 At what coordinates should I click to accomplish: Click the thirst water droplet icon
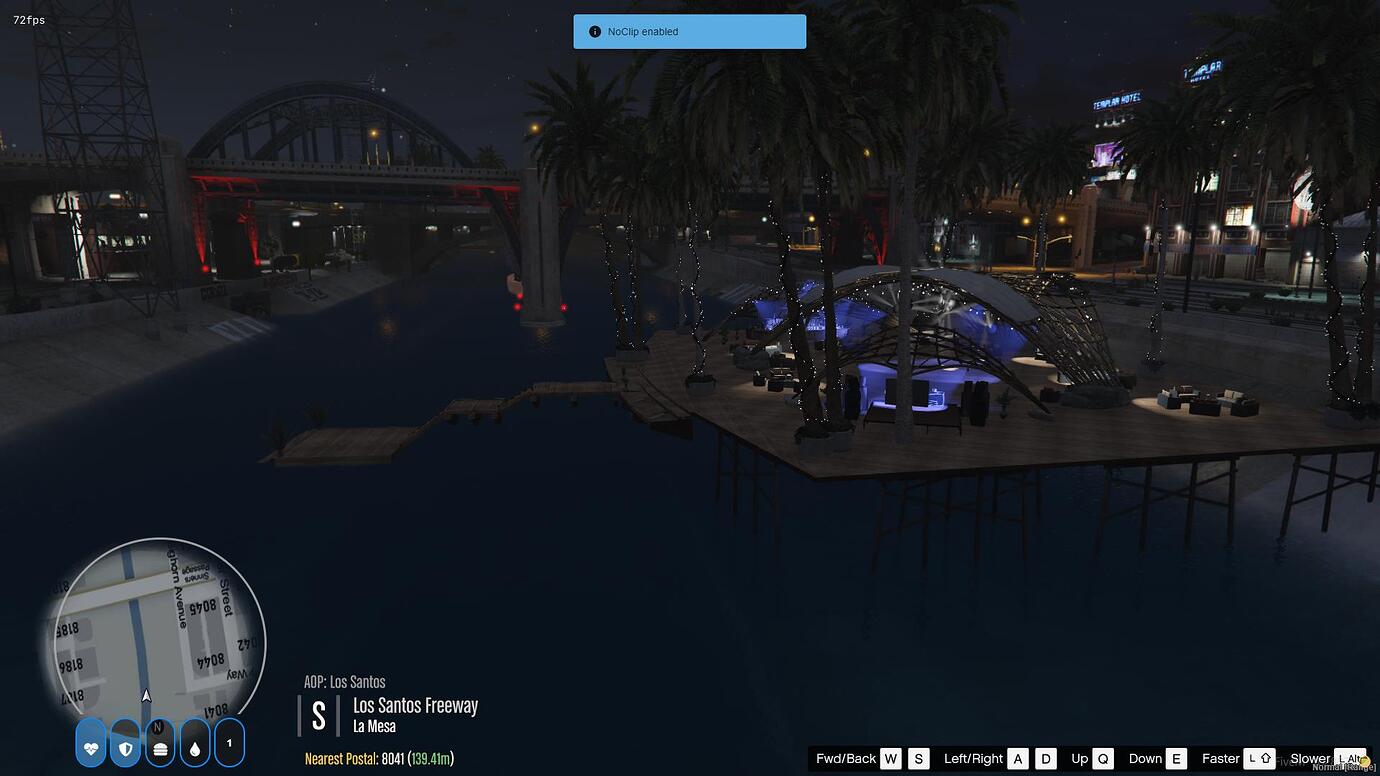tap(194, 743)
